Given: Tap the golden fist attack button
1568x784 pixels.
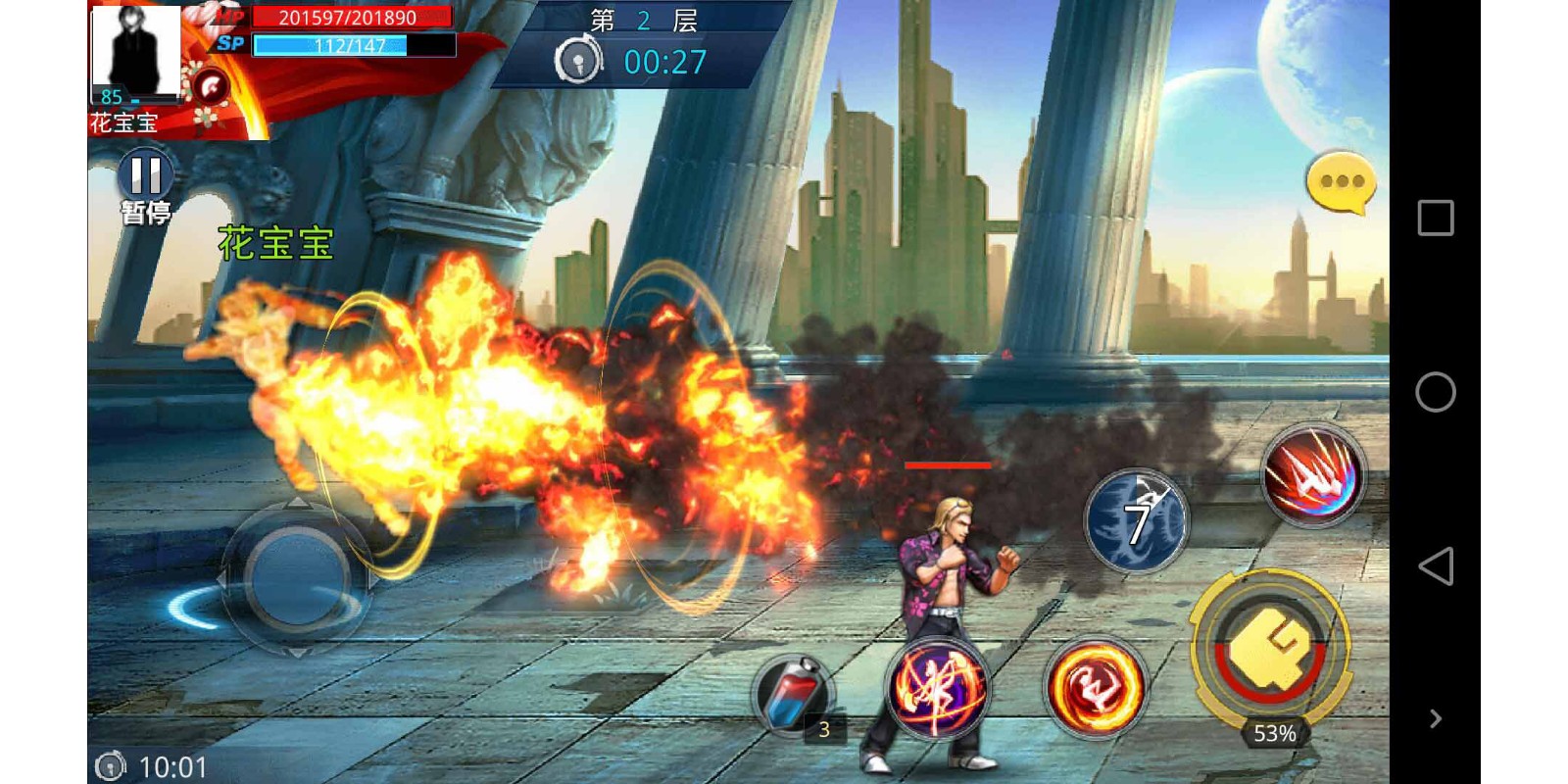Looking at the screenshot, I should pyautogui.click(x=1270, y=649).
